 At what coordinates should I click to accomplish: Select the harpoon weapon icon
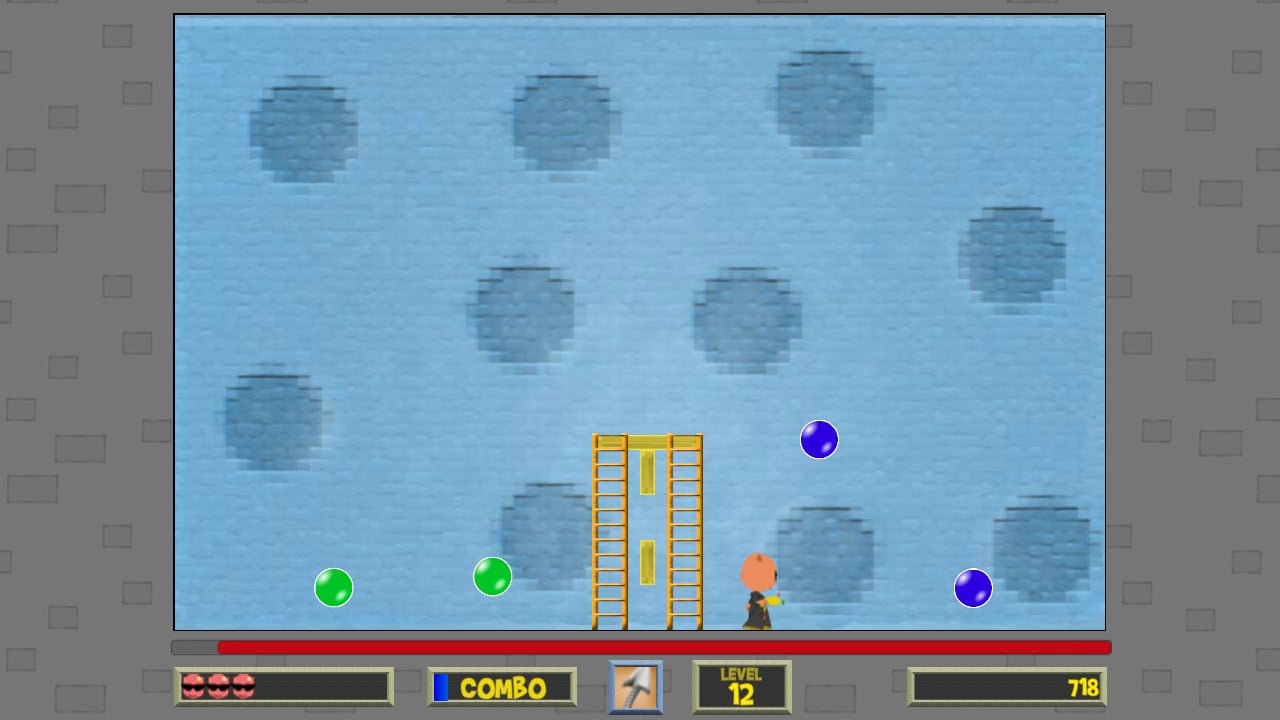tap(636, 686)
